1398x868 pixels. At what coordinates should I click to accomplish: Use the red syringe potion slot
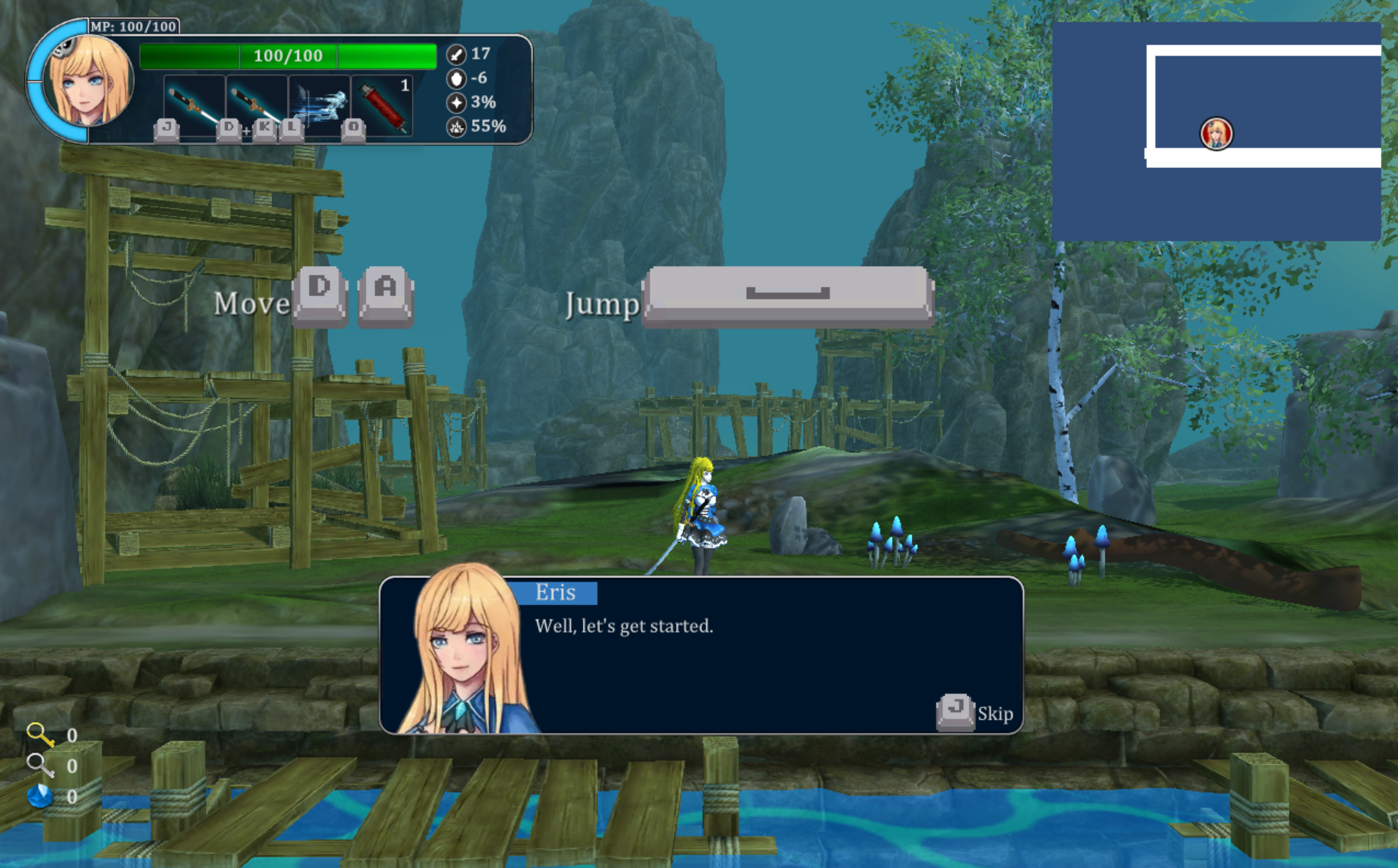383,105
